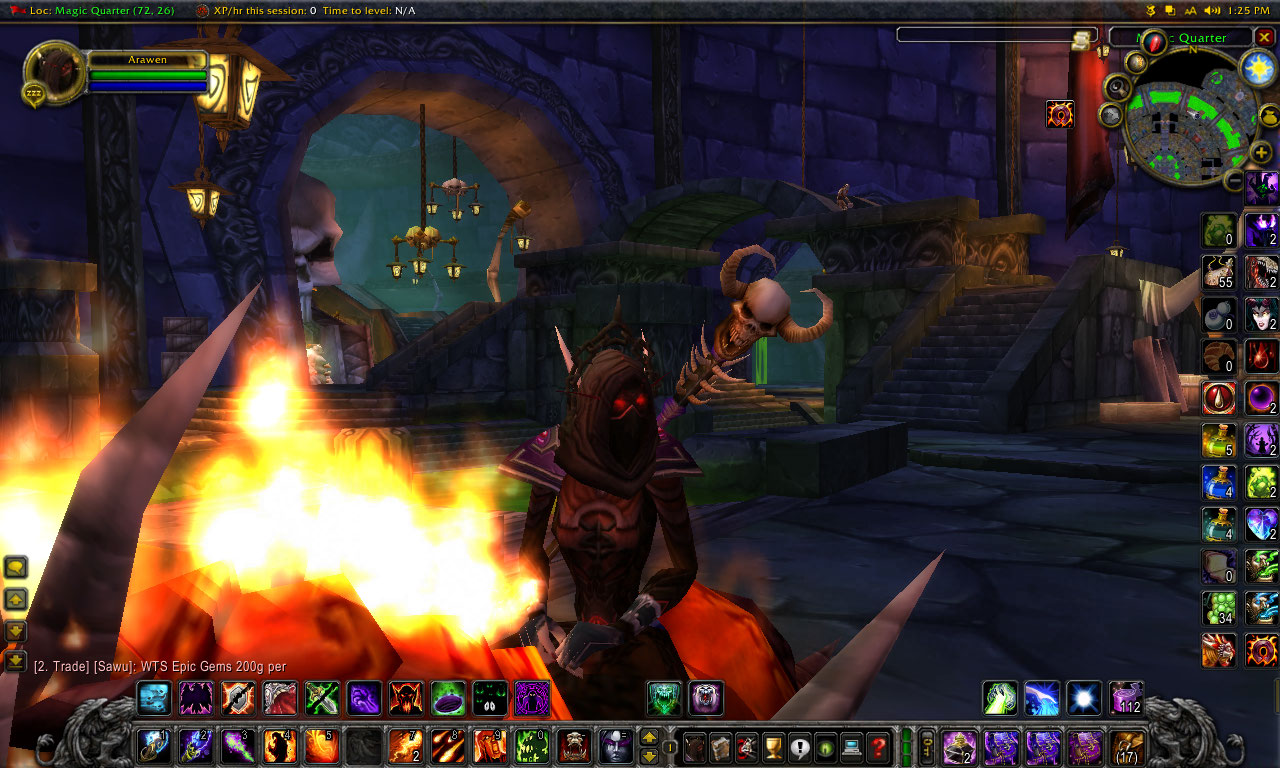
Task: Open the key ring button
Action: pyautogui.click(x=927, y=746)
